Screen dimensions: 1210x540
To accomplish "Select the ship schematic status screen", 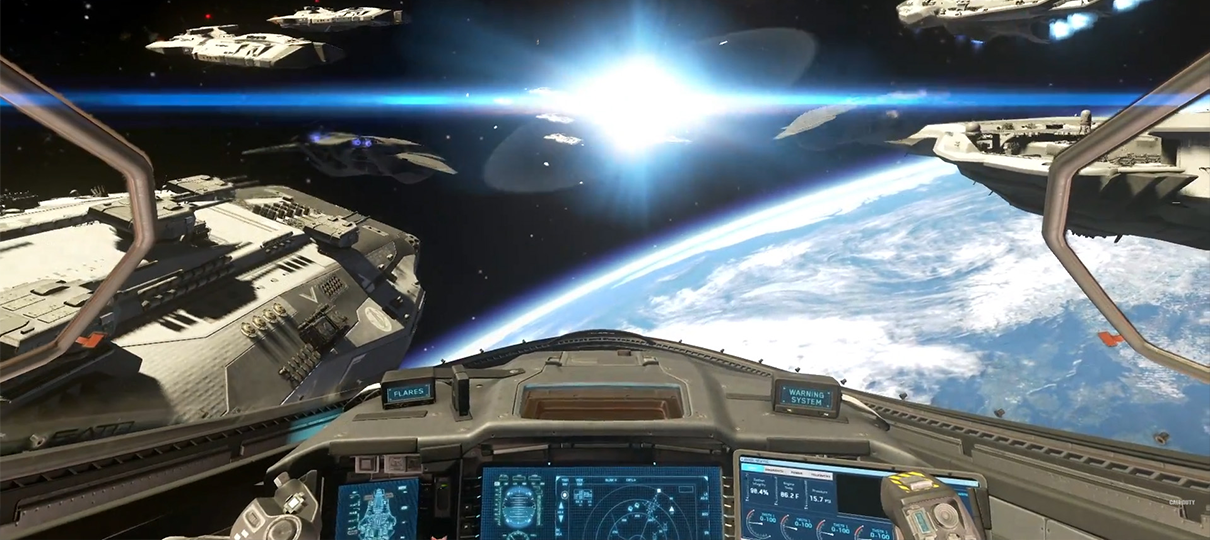I will [377, 510].
